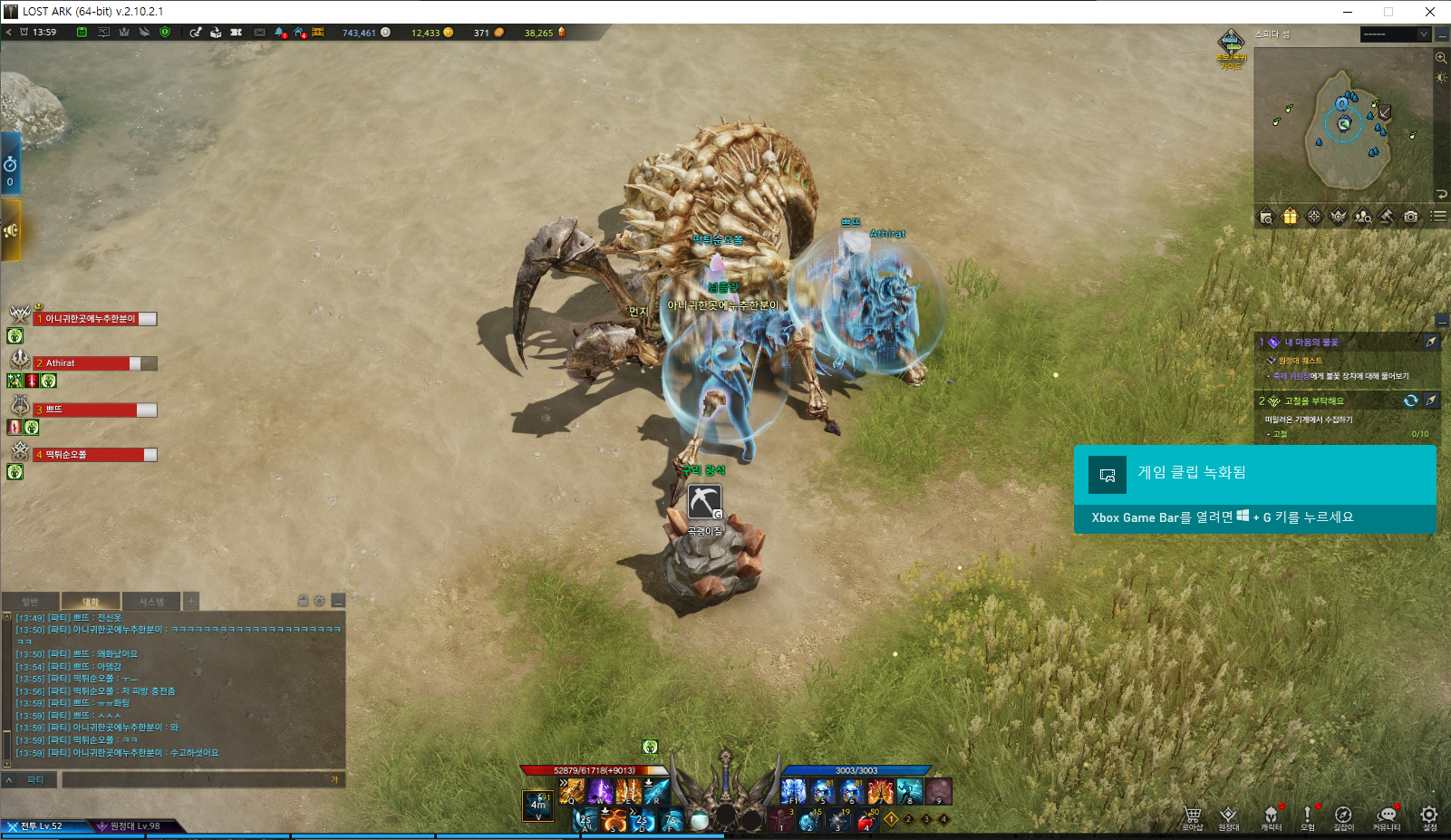This screenshot has width=1451, height=840.
Task: Switch to the 시스템 chat tab
Action: 151,602
